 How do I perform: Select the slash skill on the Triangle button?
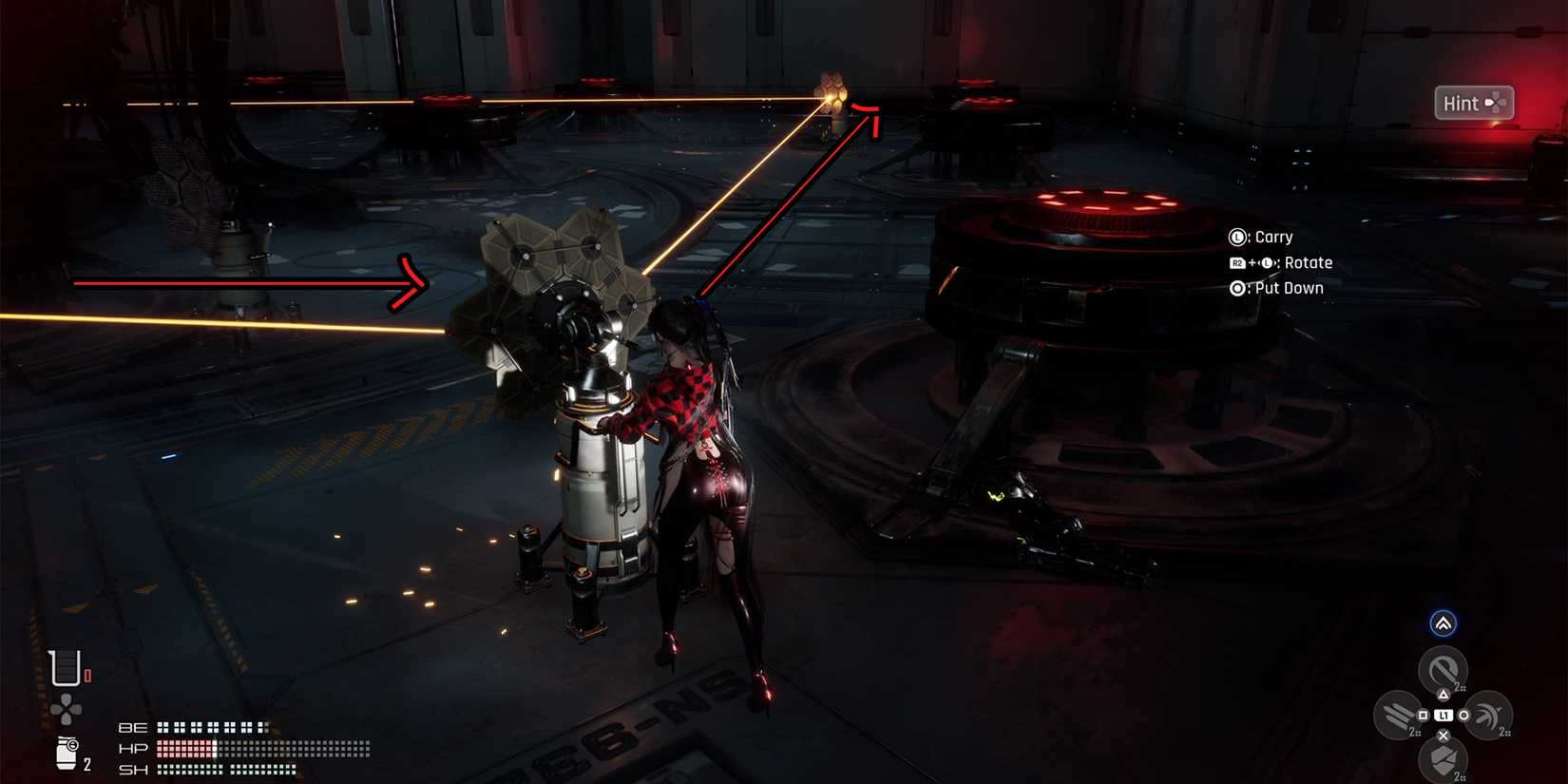point(1441,668)
